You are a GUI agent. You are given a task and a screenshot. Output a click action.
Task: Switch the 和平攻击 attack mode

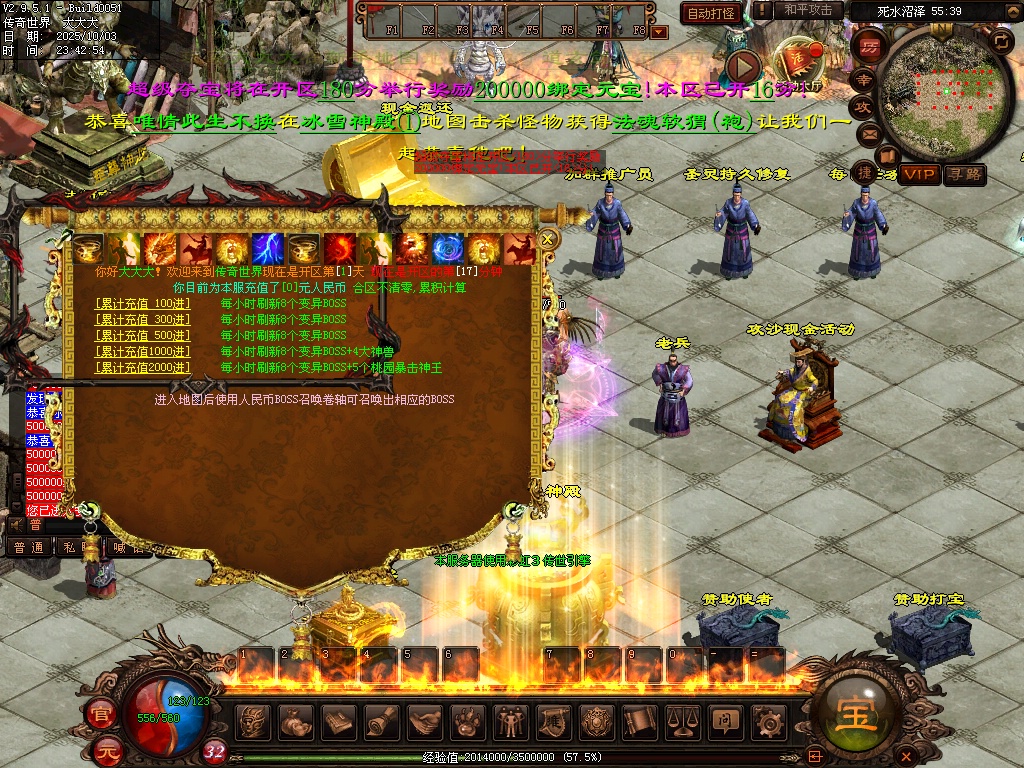[807, 10]
